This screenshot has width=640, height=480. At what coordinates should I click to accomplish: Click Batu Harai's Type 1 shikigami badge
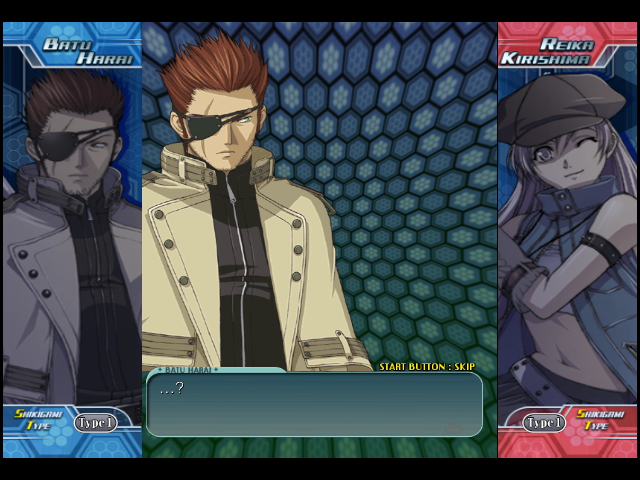coord(95,422)
